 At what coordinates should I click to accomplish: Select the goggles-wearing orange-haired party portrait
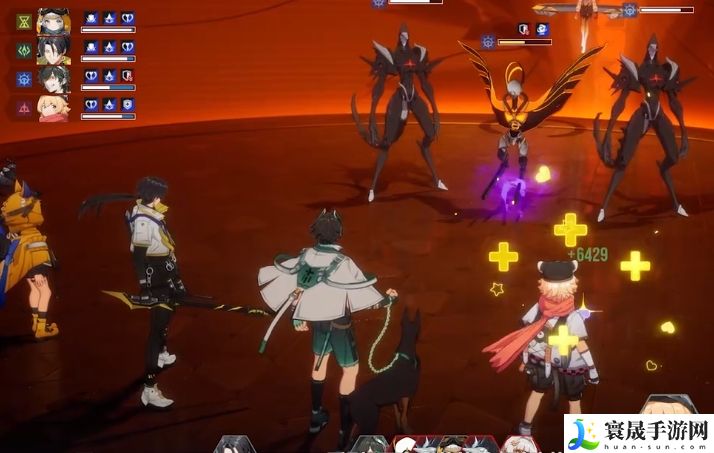point(54,20)
